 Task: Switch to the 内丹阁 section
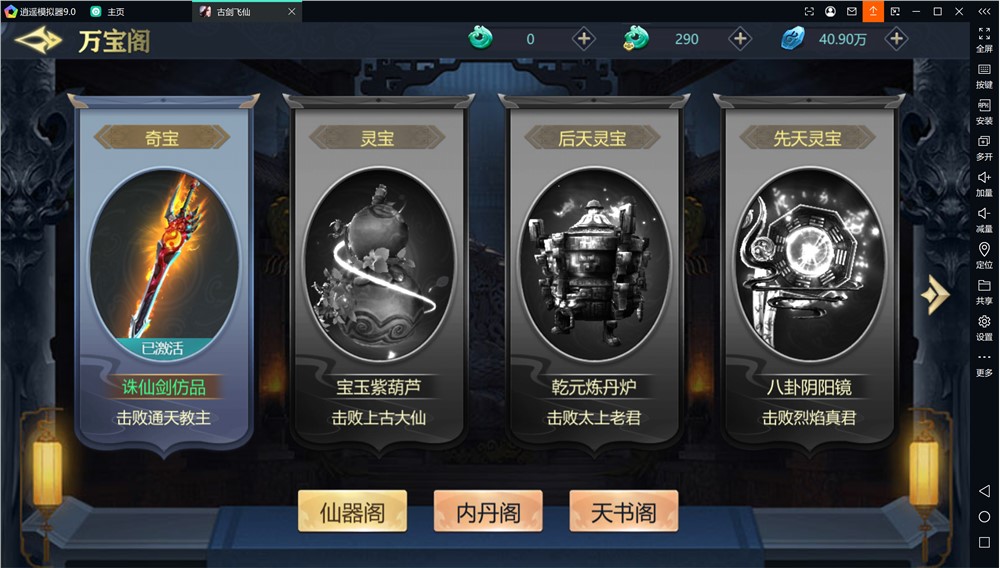click(x=488, y=512)
